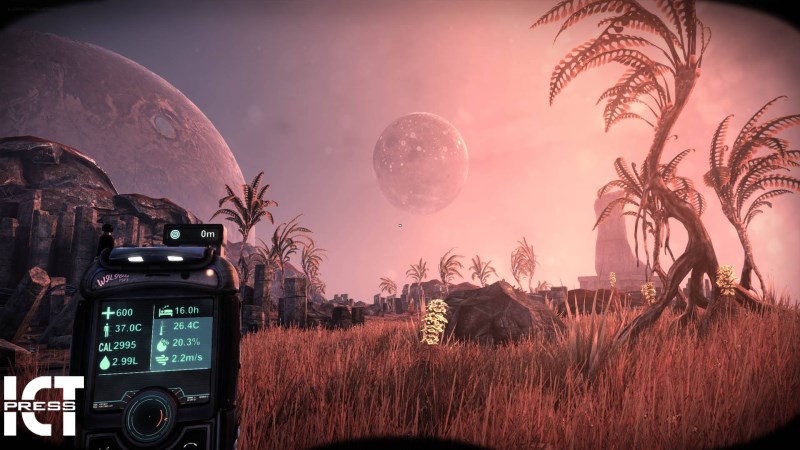Click the waypoint target icon above the PDA
Viewport: 800px width, 450px height.
pos(177,234)
